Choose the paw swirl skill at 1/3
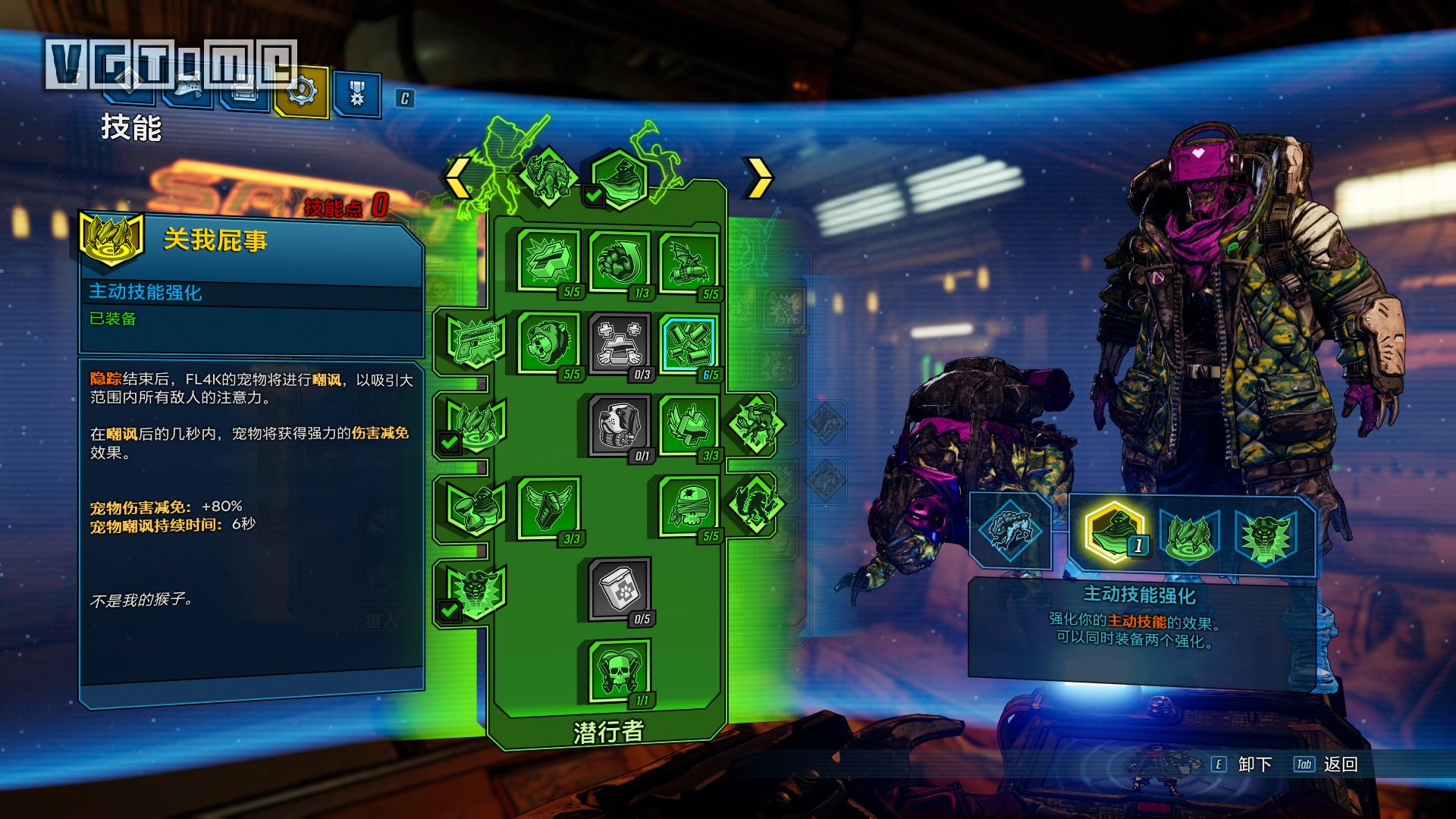1456x819 pixels. (619, 262)
